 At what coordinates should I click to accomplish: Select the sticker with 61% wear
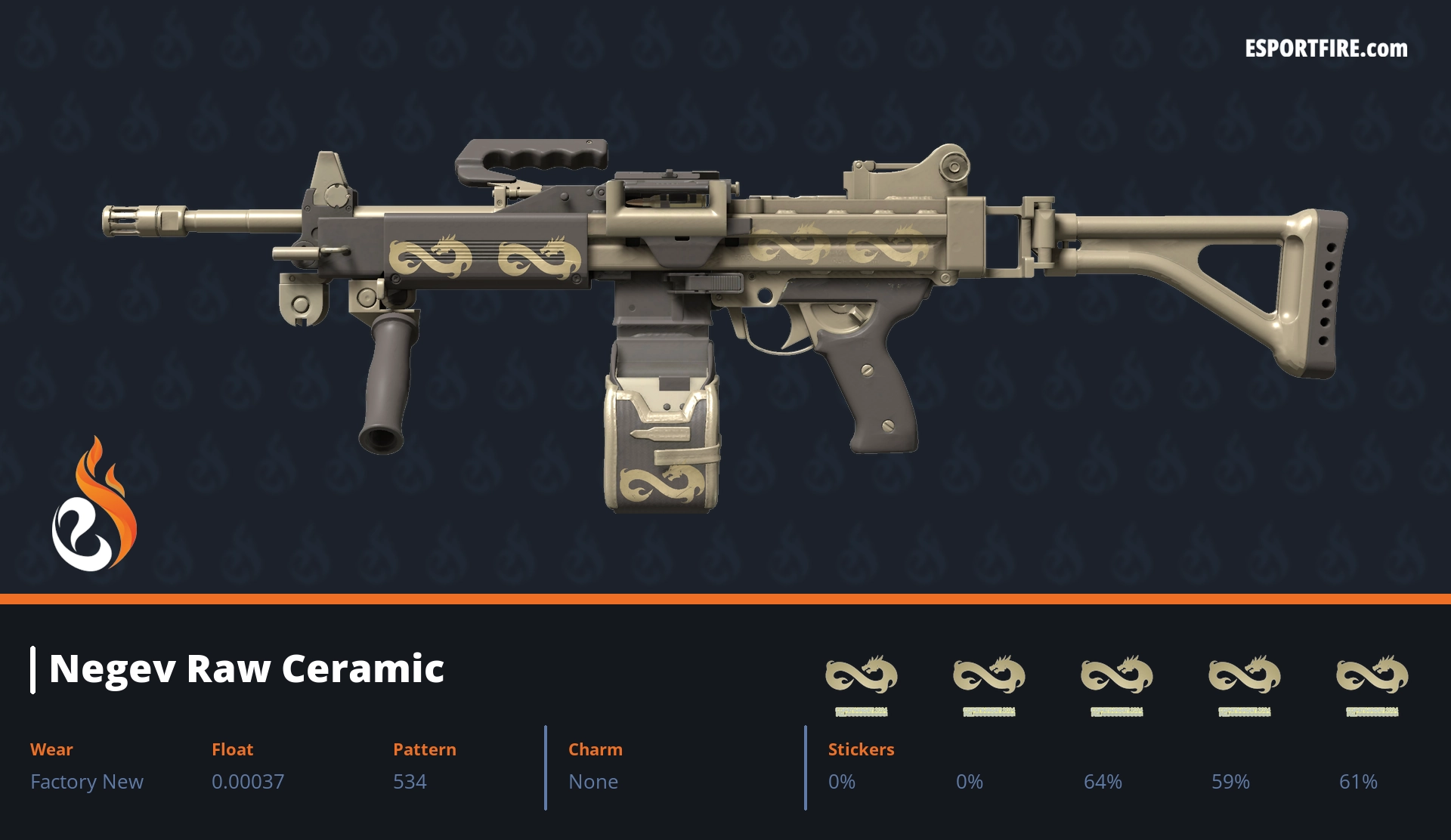1372,675
